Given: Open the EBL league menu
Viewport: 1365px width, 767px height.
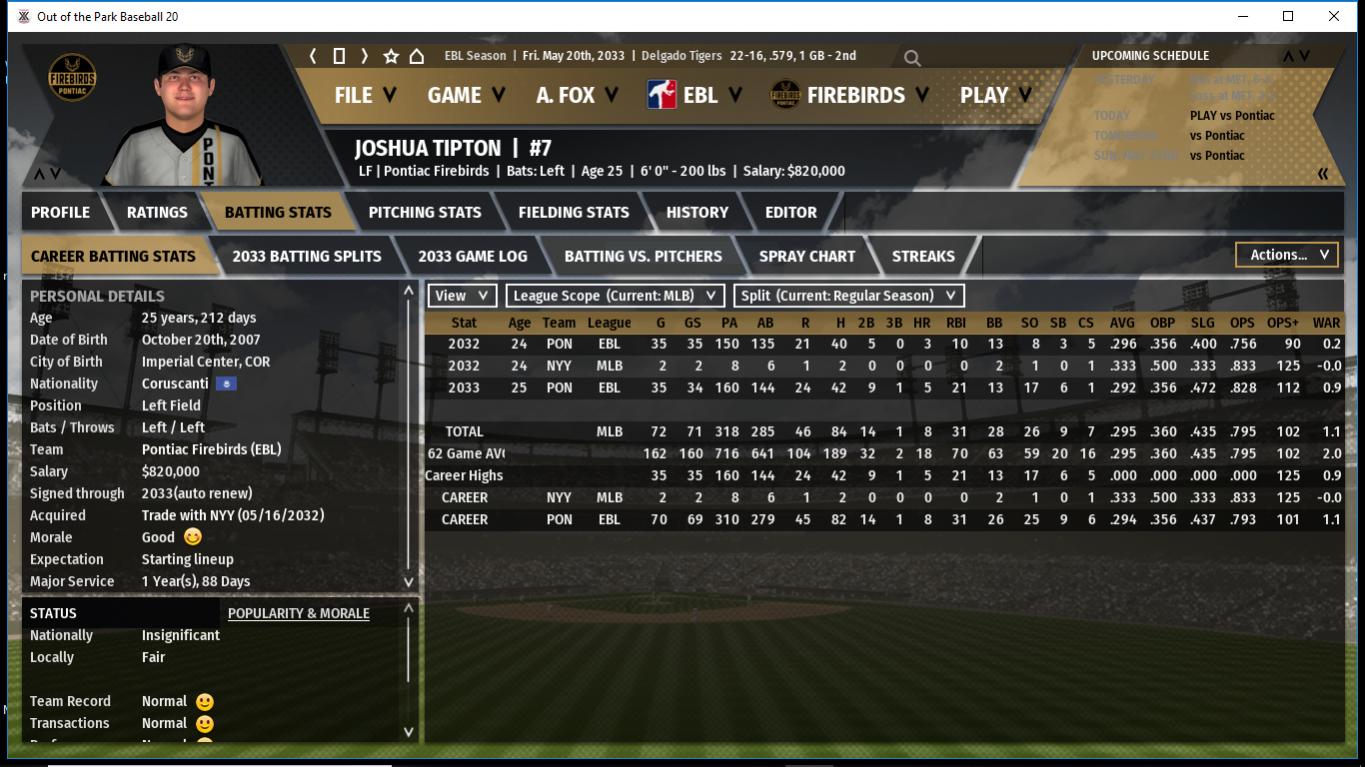Looking at the screenshot, I should click(x=695, y=95).
